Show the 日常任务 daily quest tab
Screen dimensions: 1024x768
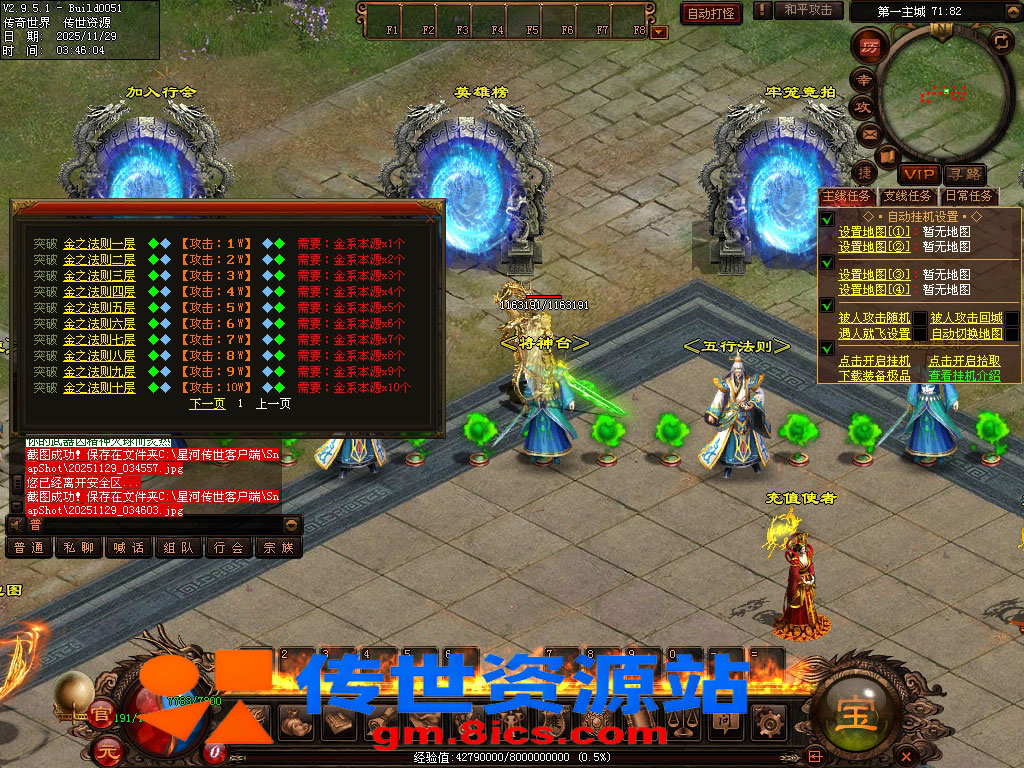click(969, 196)
